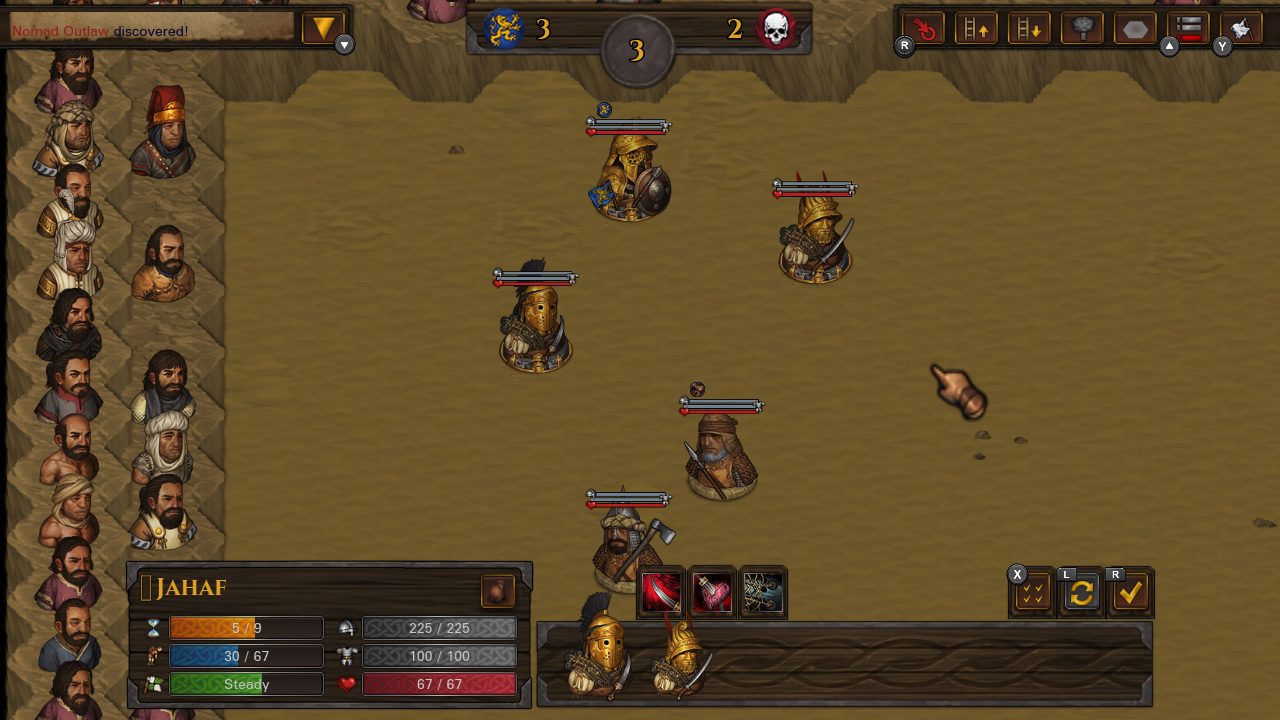The image size is (1280, 720).
Task: Select the net throwing skill
Action: tap(763, 592)
